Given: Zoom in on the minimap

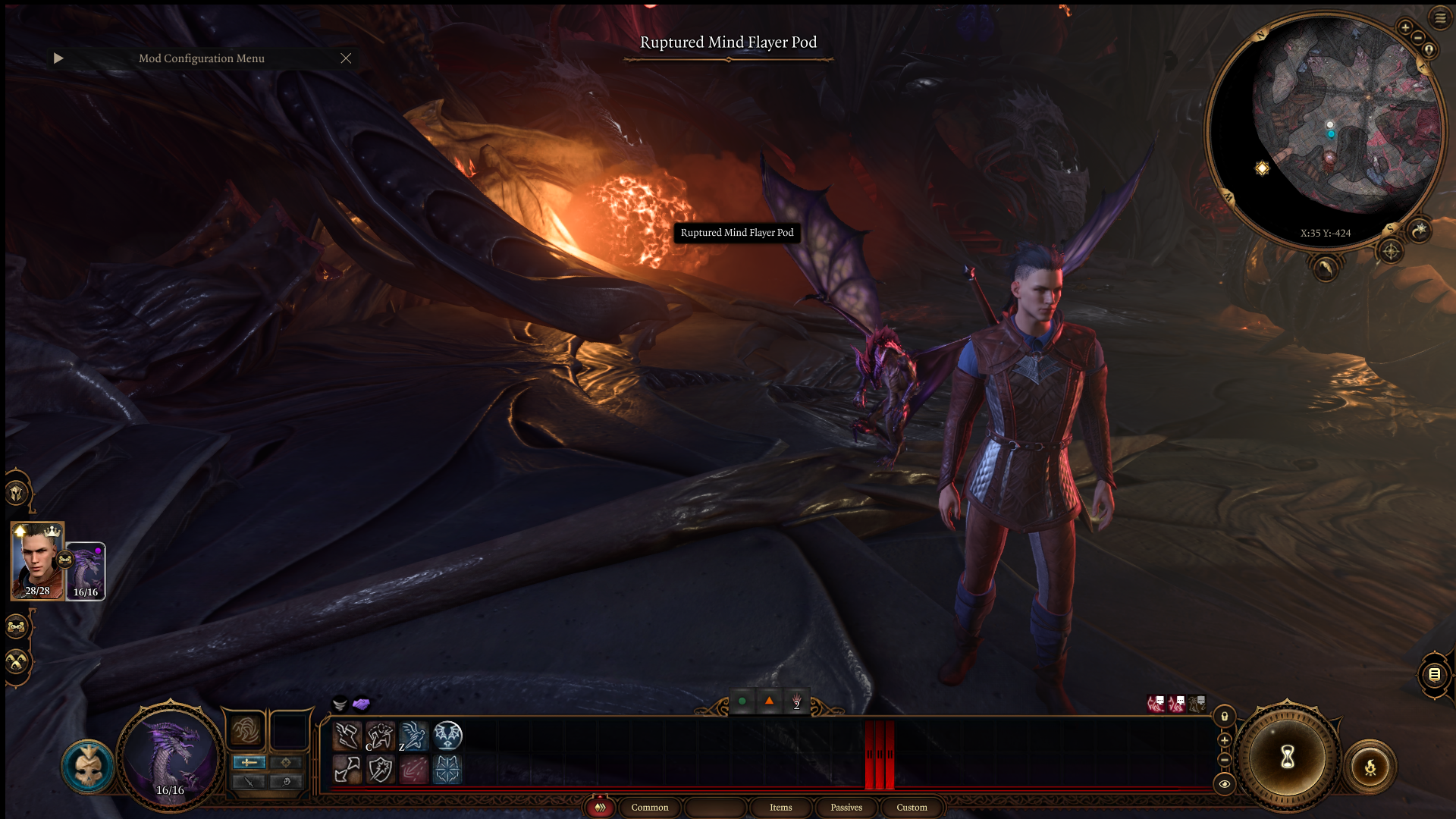Looking at the screenshot, I should click(1405, 28).
